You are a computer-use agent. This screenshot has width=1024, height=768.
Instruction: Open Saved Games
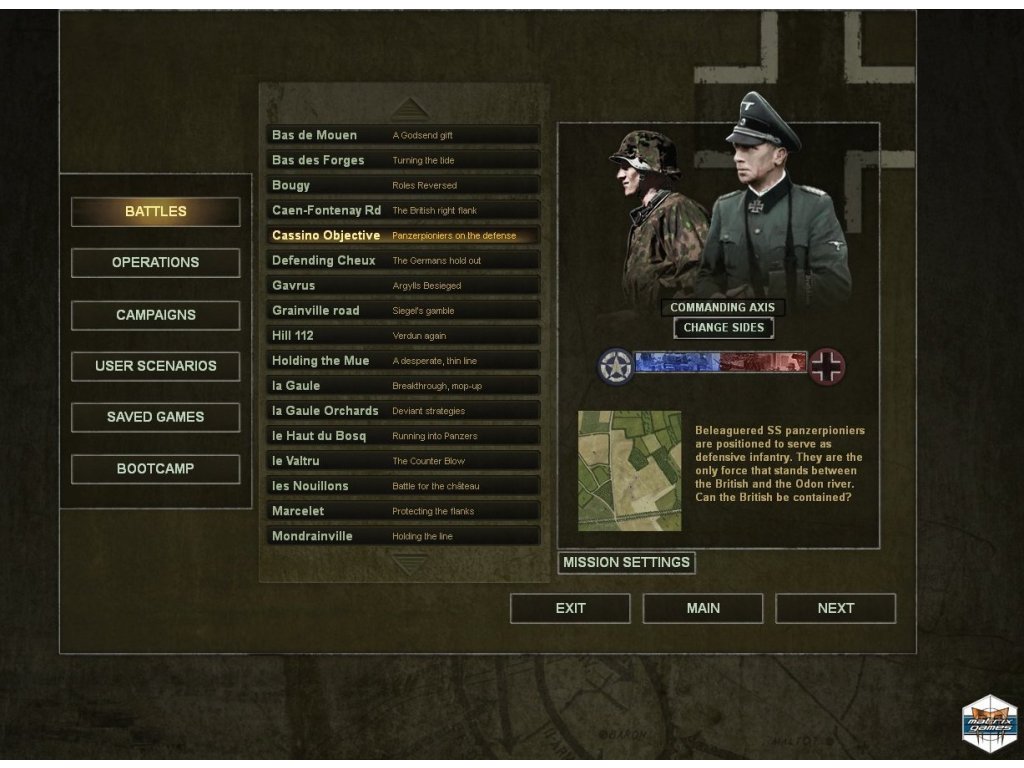click(x=155, y=417)
